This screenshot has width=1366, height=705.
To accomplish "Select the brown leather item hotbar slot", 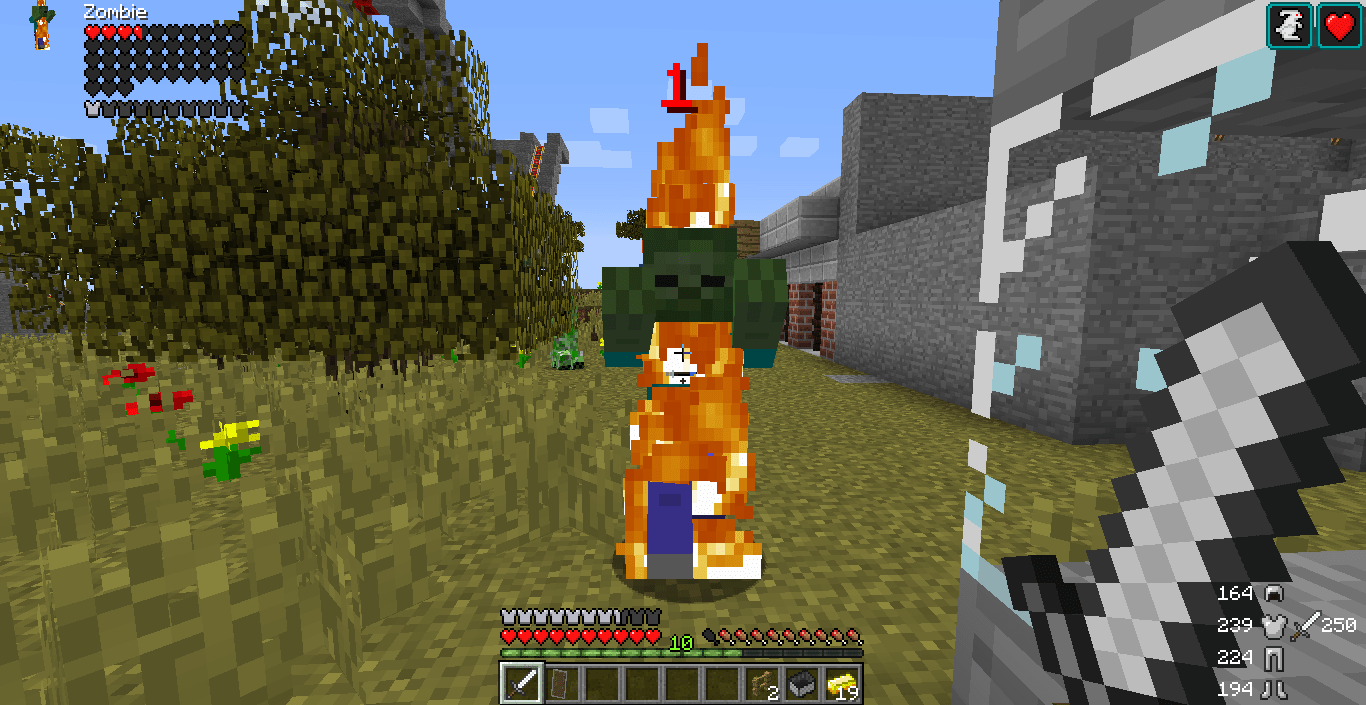I will tap(561, 684).
